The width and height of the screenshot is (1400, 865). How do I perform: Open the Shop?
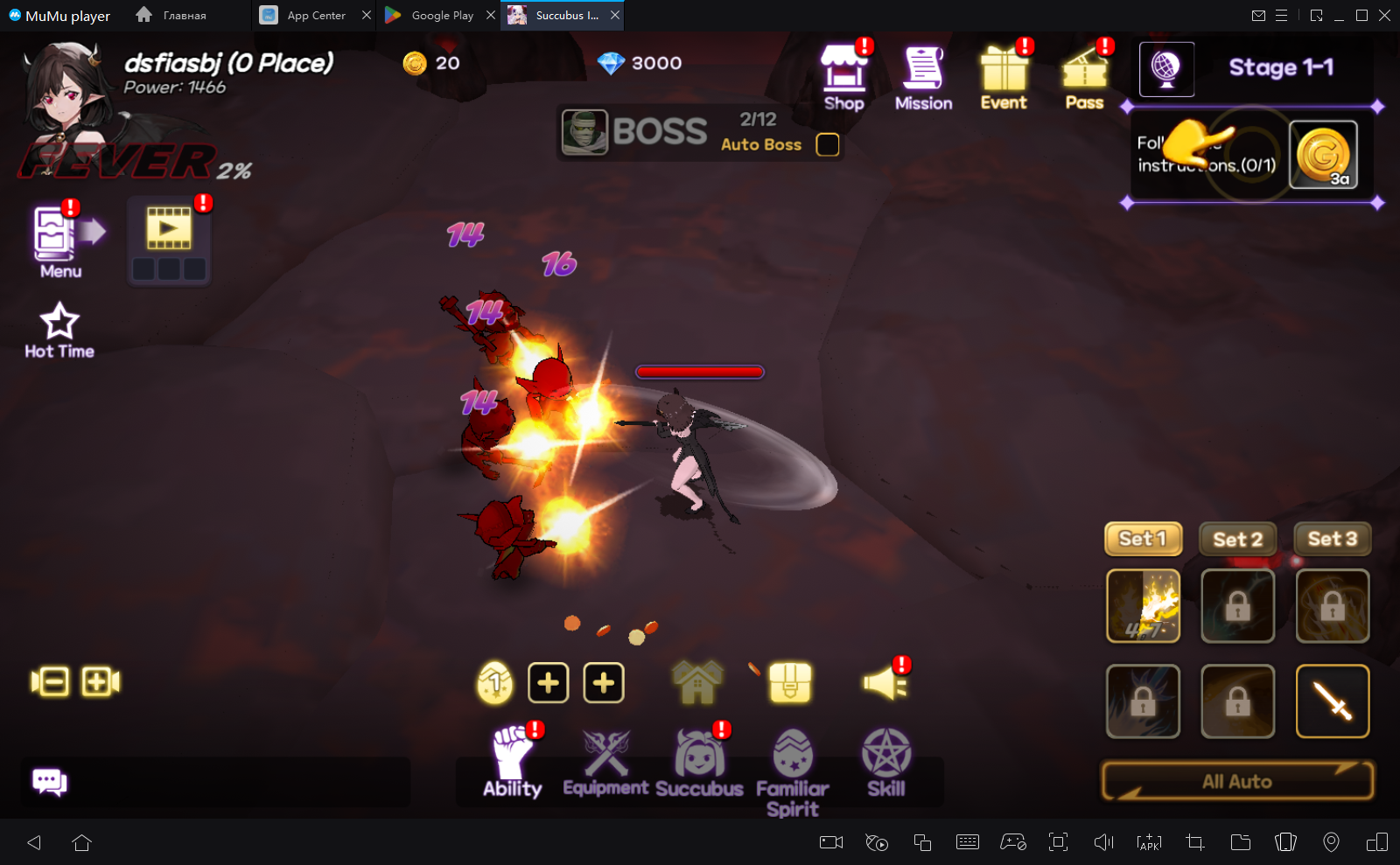point(843,77)
